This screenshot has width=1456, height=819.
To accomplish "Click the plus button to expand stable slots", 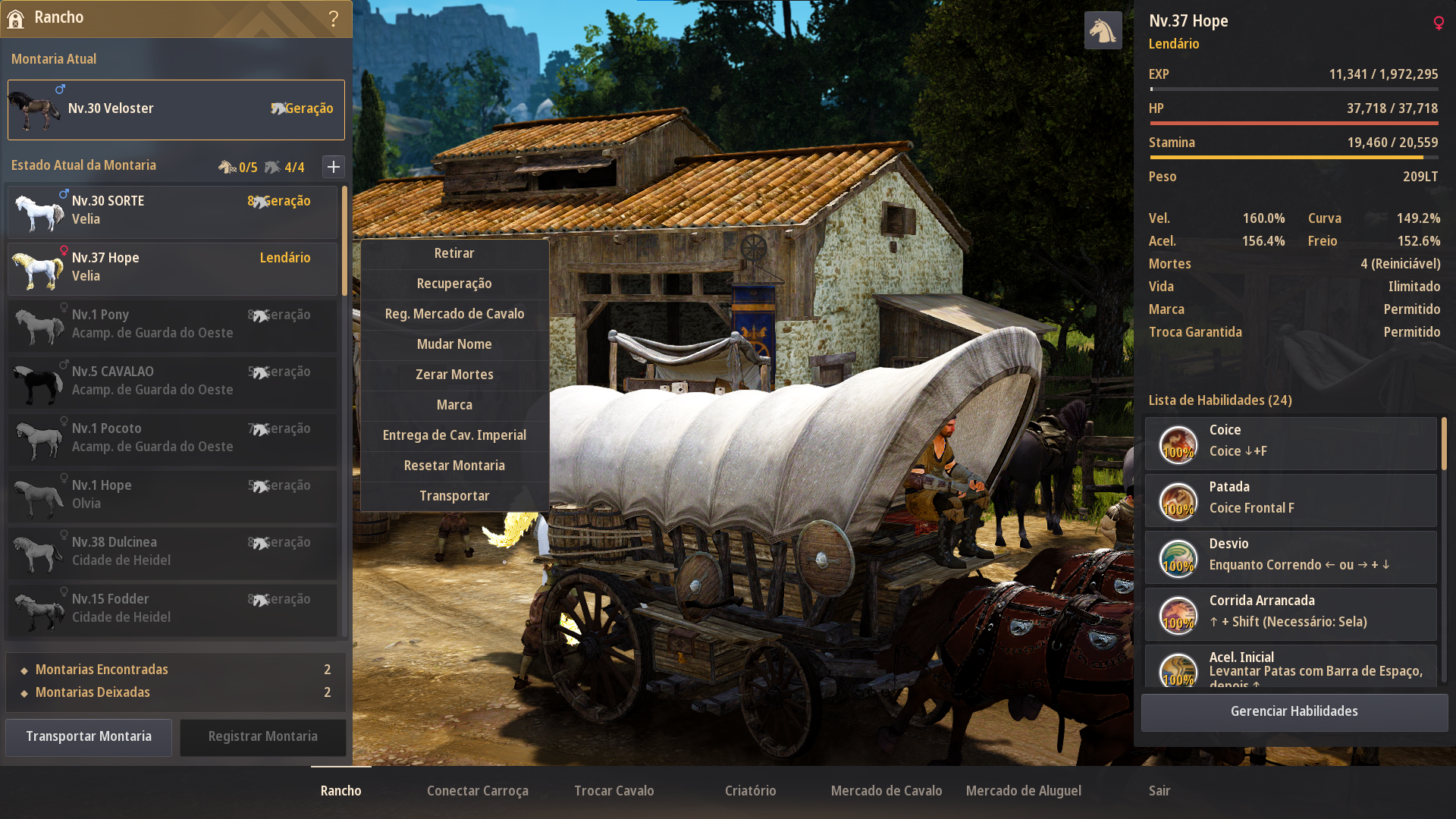I will pos(334,167).
